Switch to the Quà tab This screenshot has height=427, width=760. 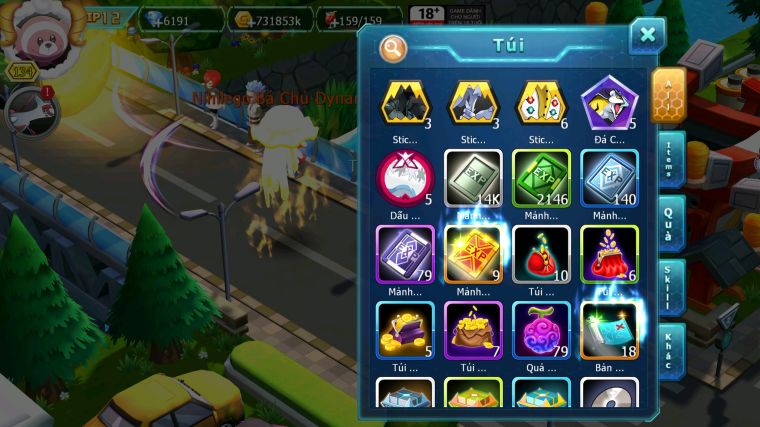click(x=670, y=227)
